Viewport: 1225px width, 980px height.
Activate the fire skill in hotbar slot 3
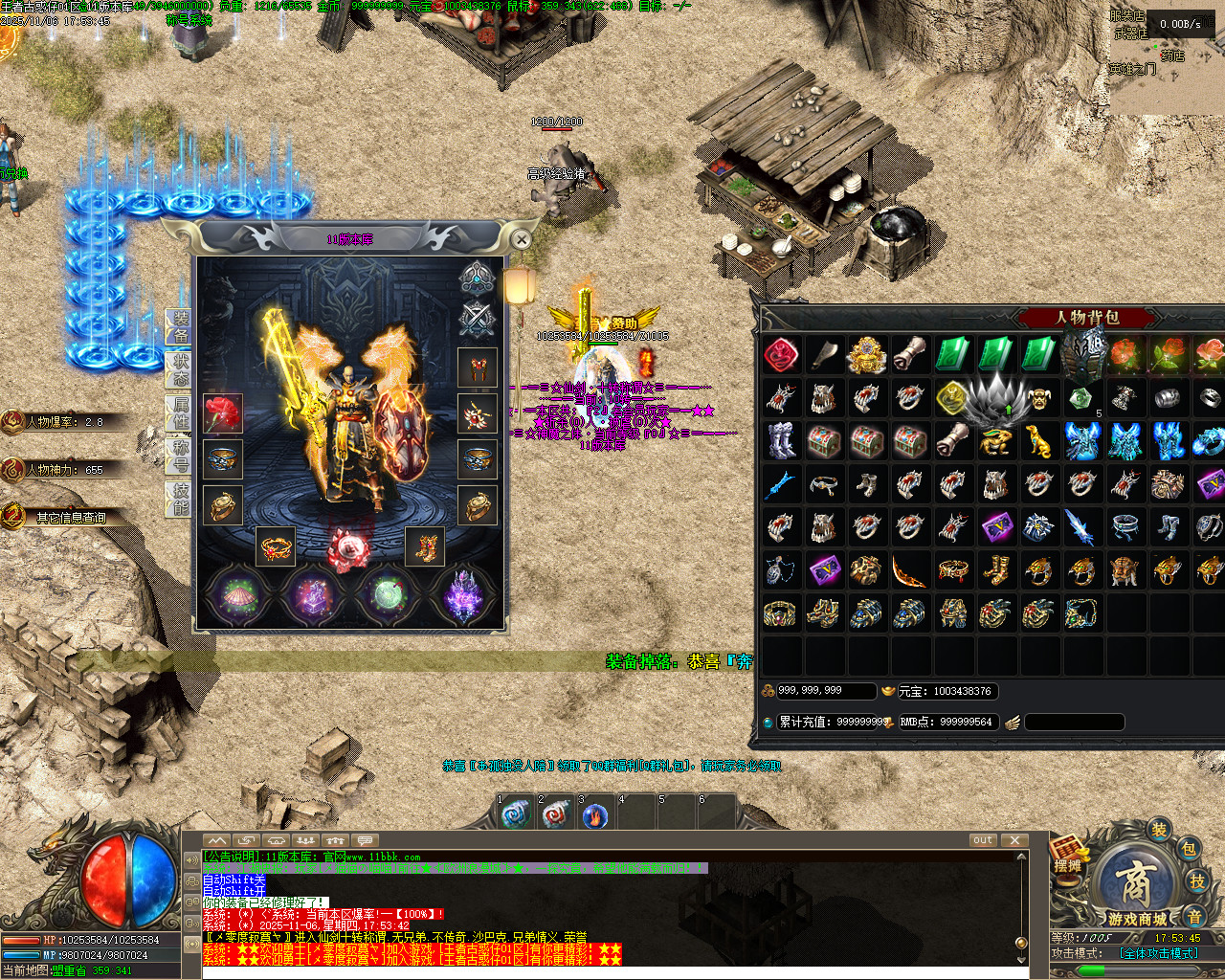click(595, 815)
